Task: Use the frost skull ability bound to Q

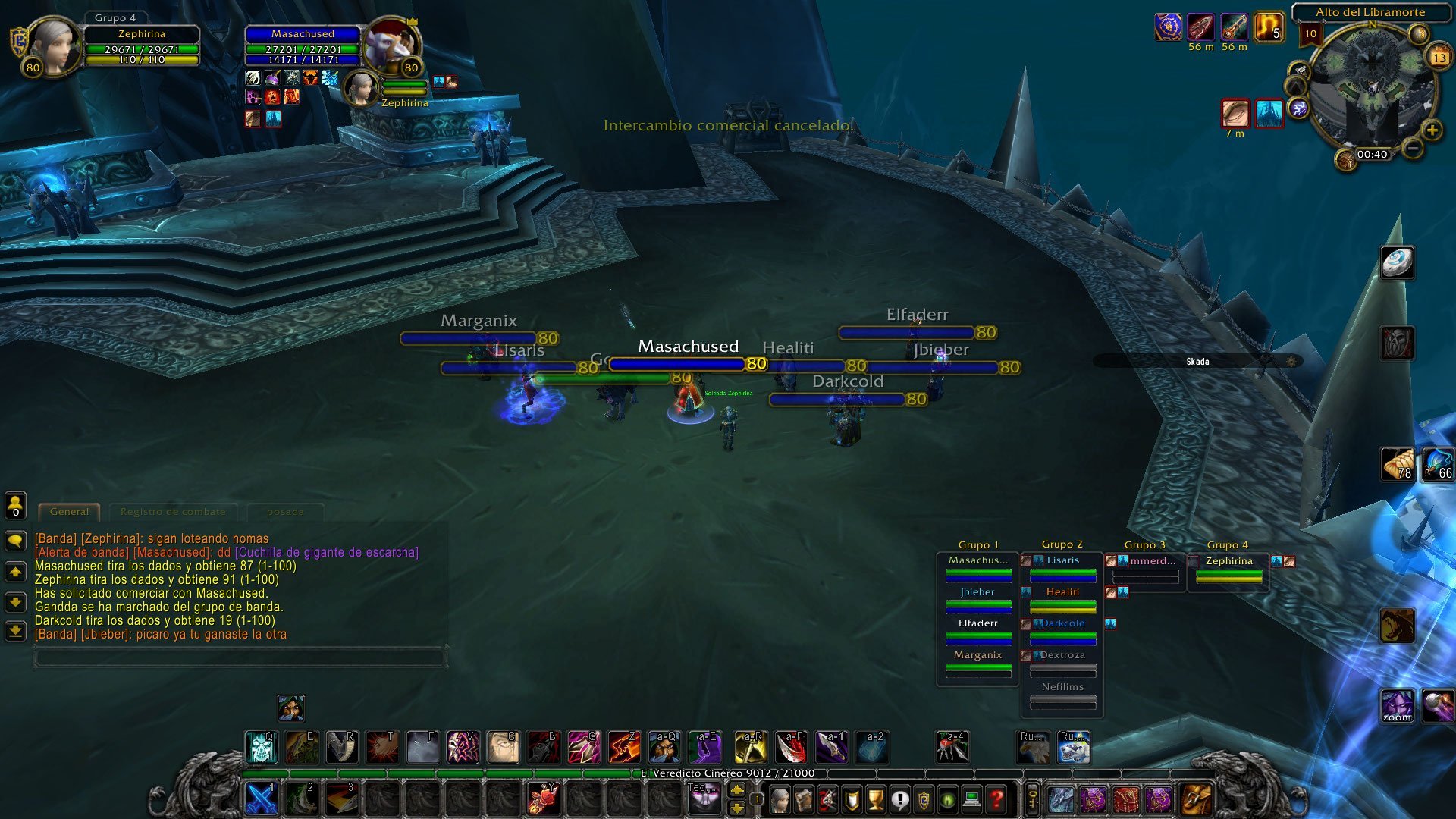Action: click(262, 748)
